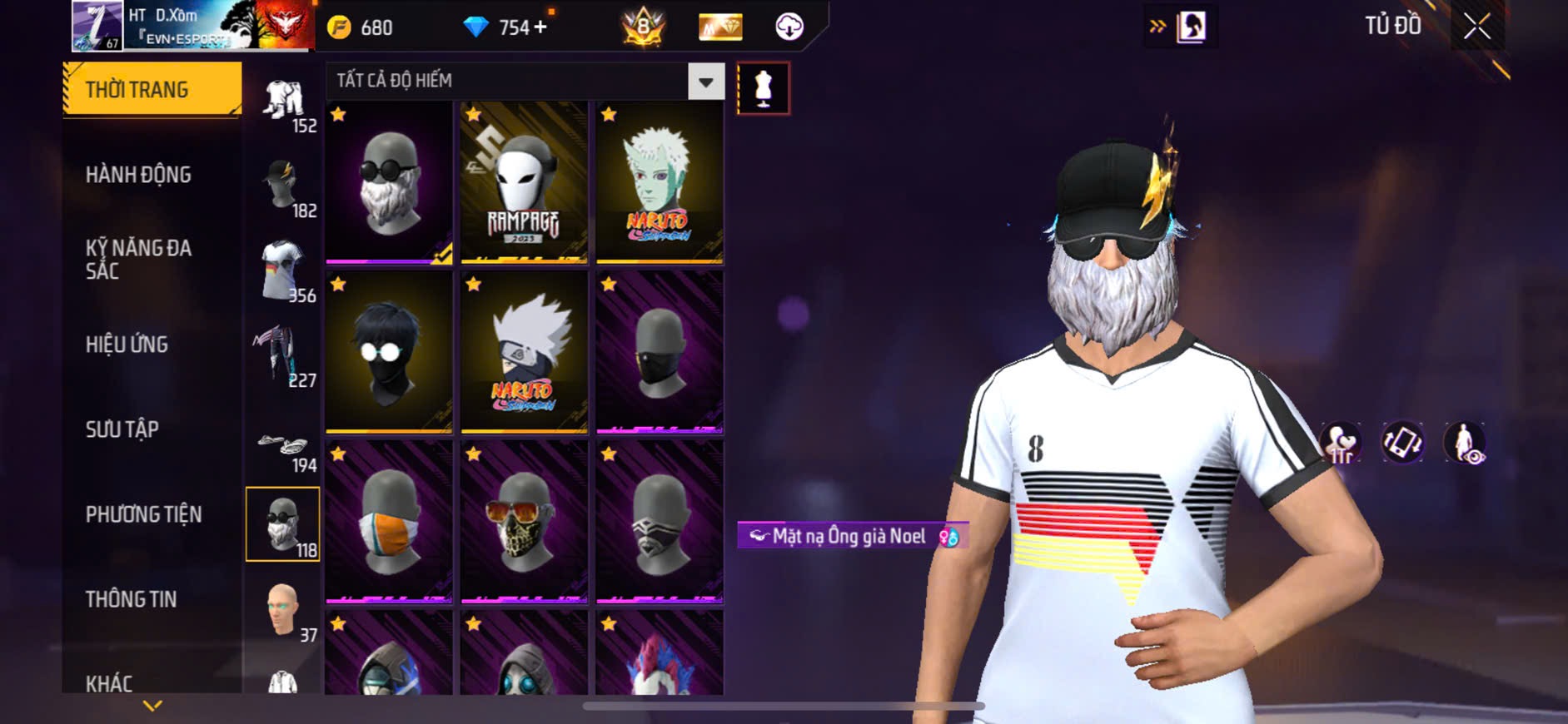Image resolution: width=1568 pixels, height=724 pixels.
Task: Open the Tất Cả Độ Hiếm rarity dropdown
Action: coord(705,82)
